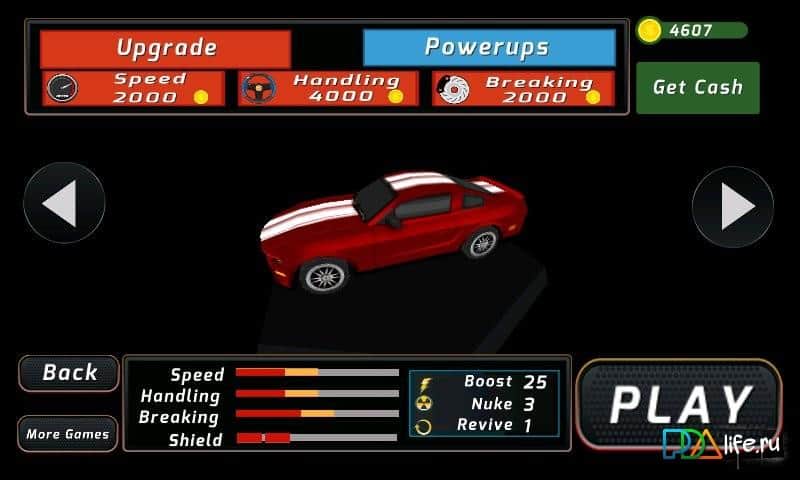Open the Powerups tab
The width and height of the screenshot is (800, 480).
click(x=488, y=48)
